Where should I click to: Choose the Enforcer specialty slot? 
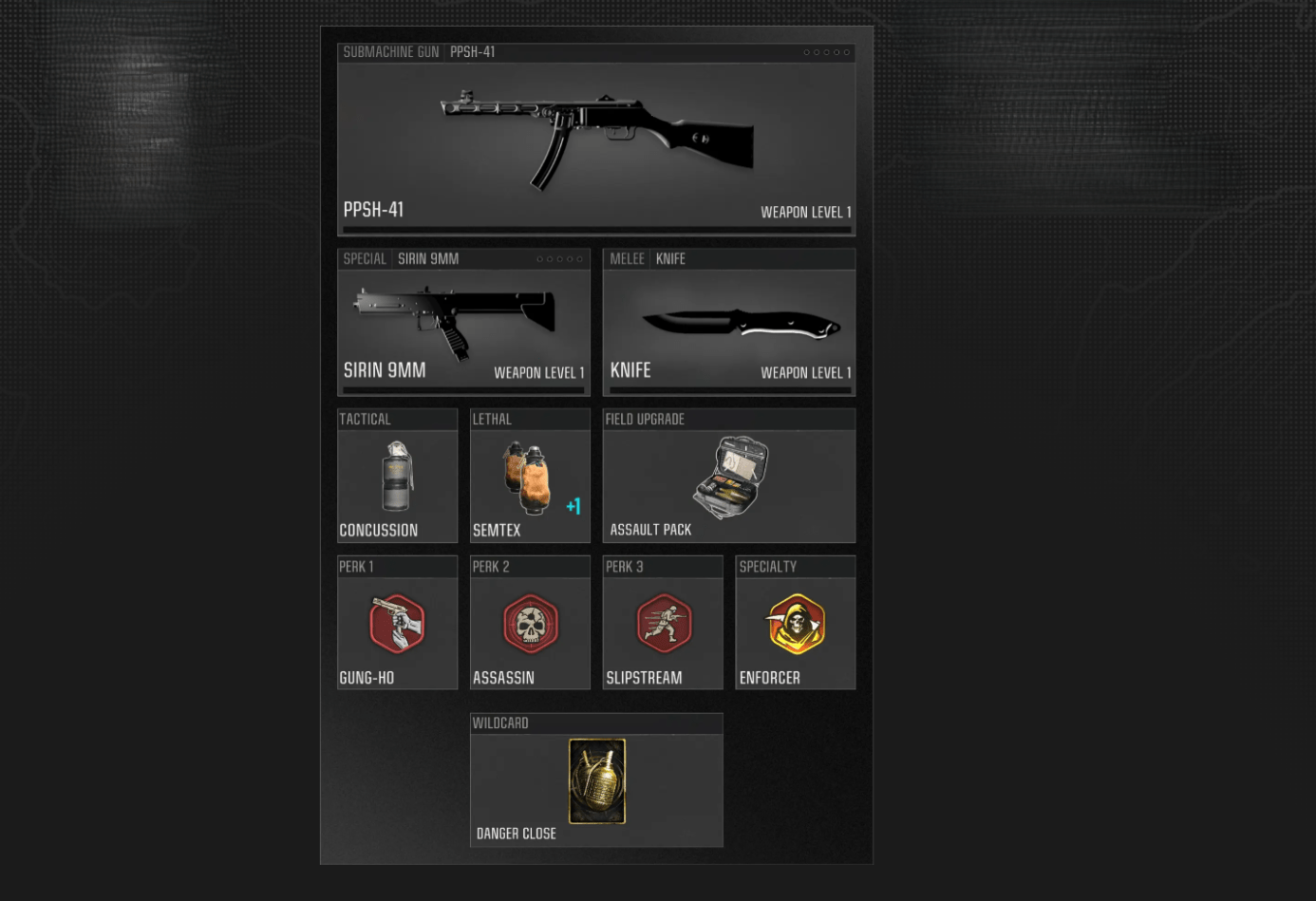[x=796, y=625]
